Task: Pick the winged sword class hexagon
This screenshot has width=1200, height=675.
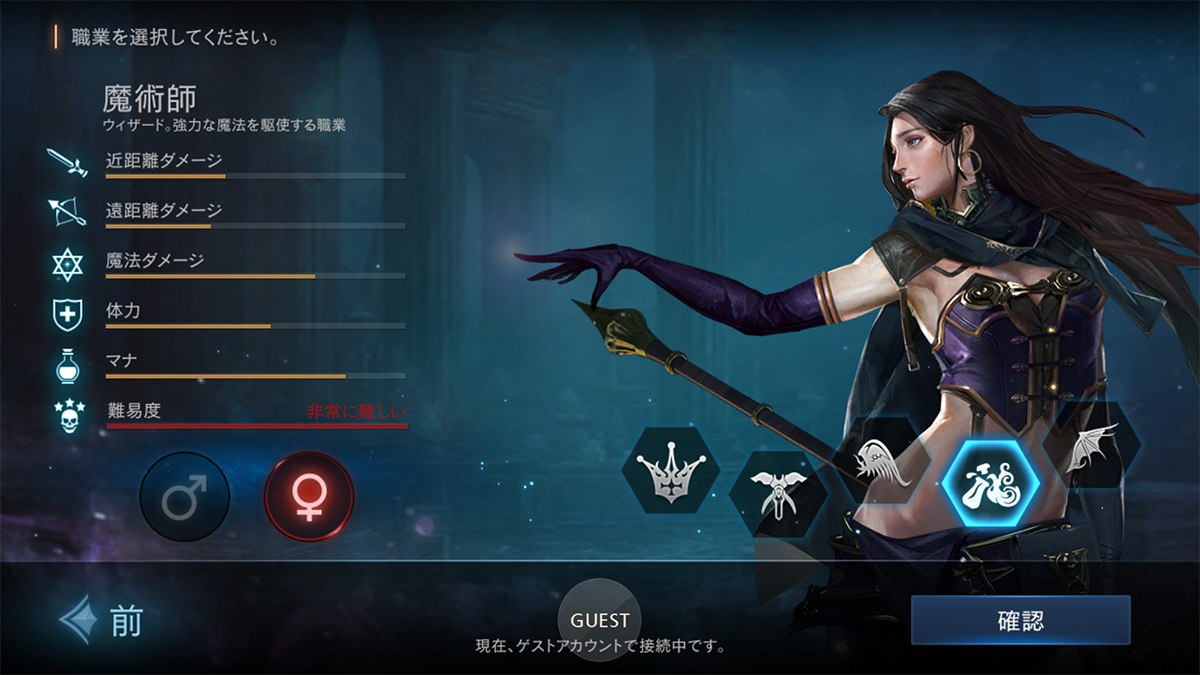Action: [x=777, y=492]
